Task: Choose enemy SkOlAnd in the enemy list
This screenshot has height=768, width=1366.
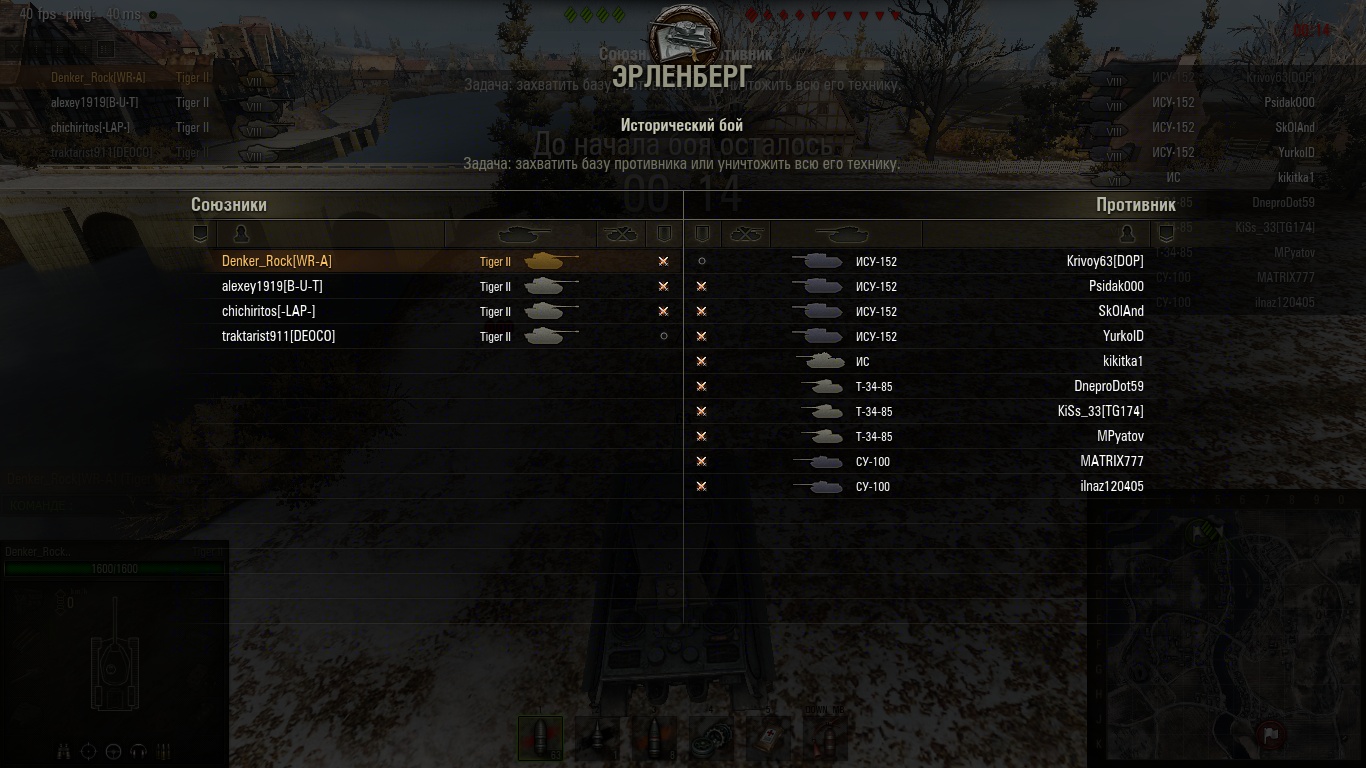Action: pos(1120,311)
